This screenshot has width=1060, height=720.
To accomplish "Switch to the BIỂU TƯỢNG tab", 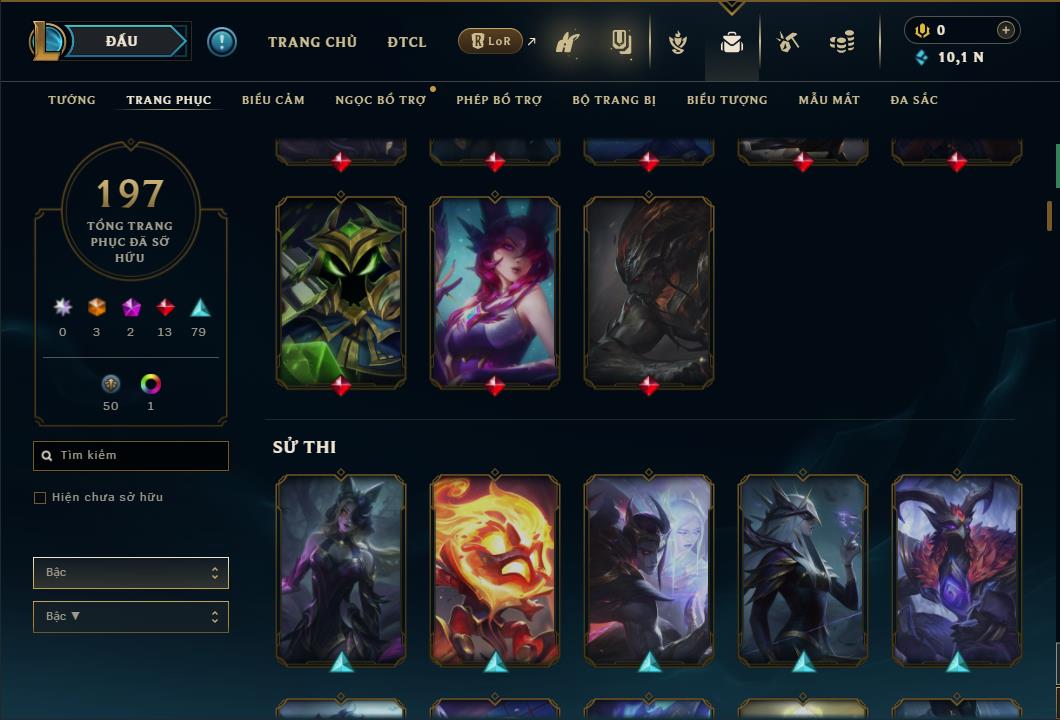I will click(727, 100).
